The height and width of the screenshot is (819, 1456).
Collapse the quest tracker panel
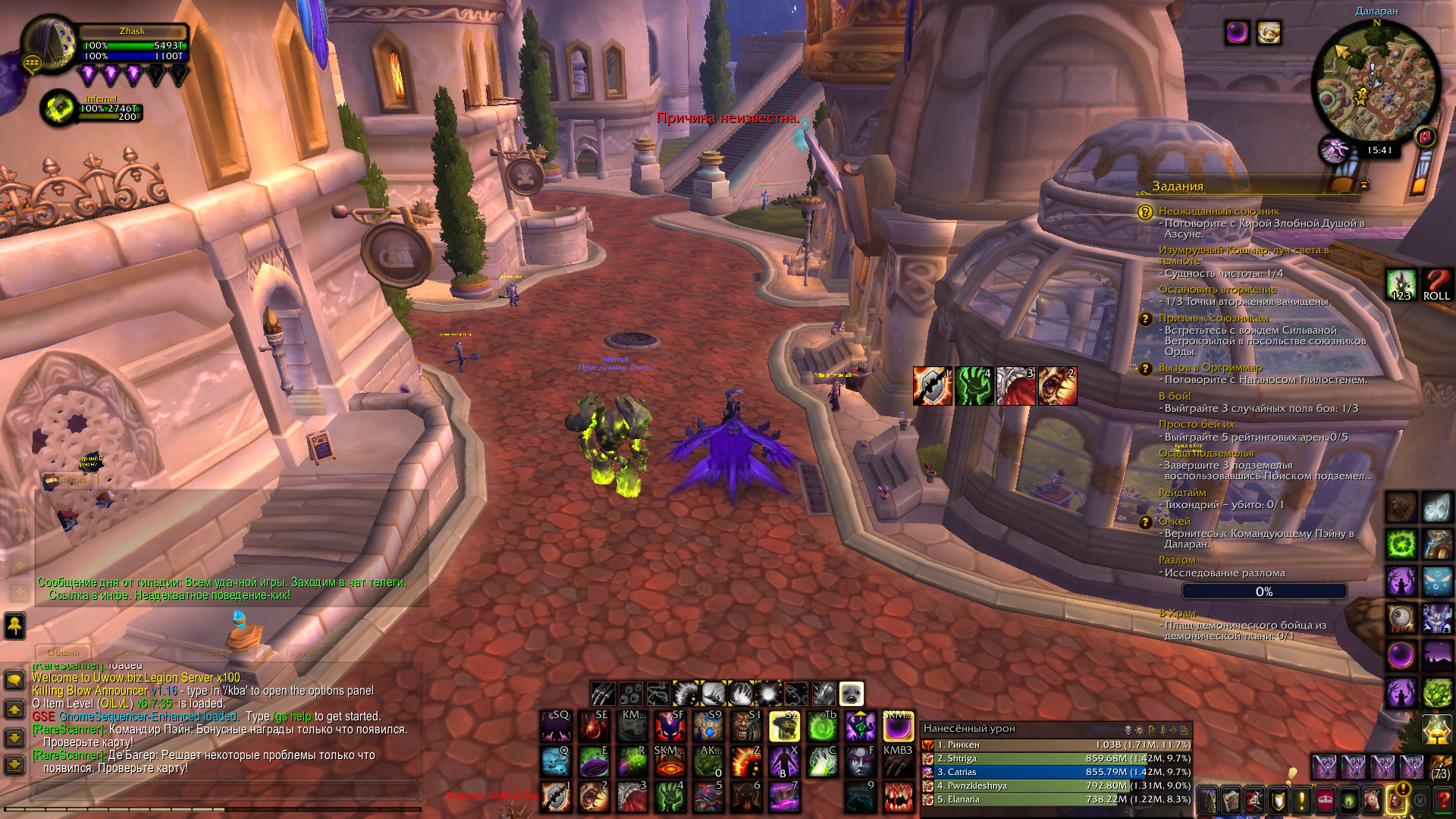pos(1363,185)
